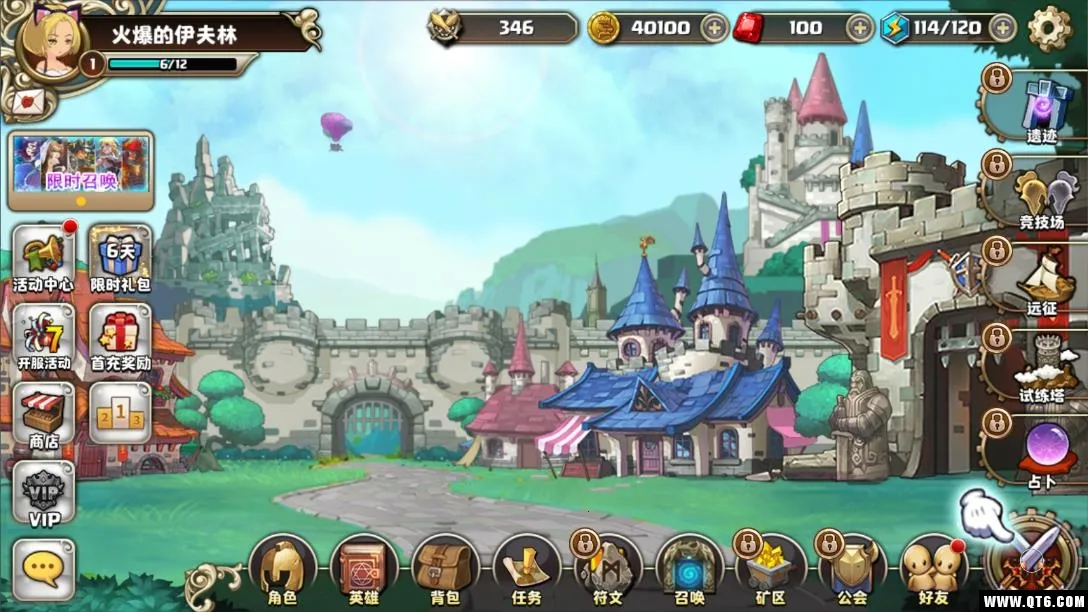Open the 限时召唤 limited summon banner
The width and height of the screenshot is (1088, 612).
81,163
